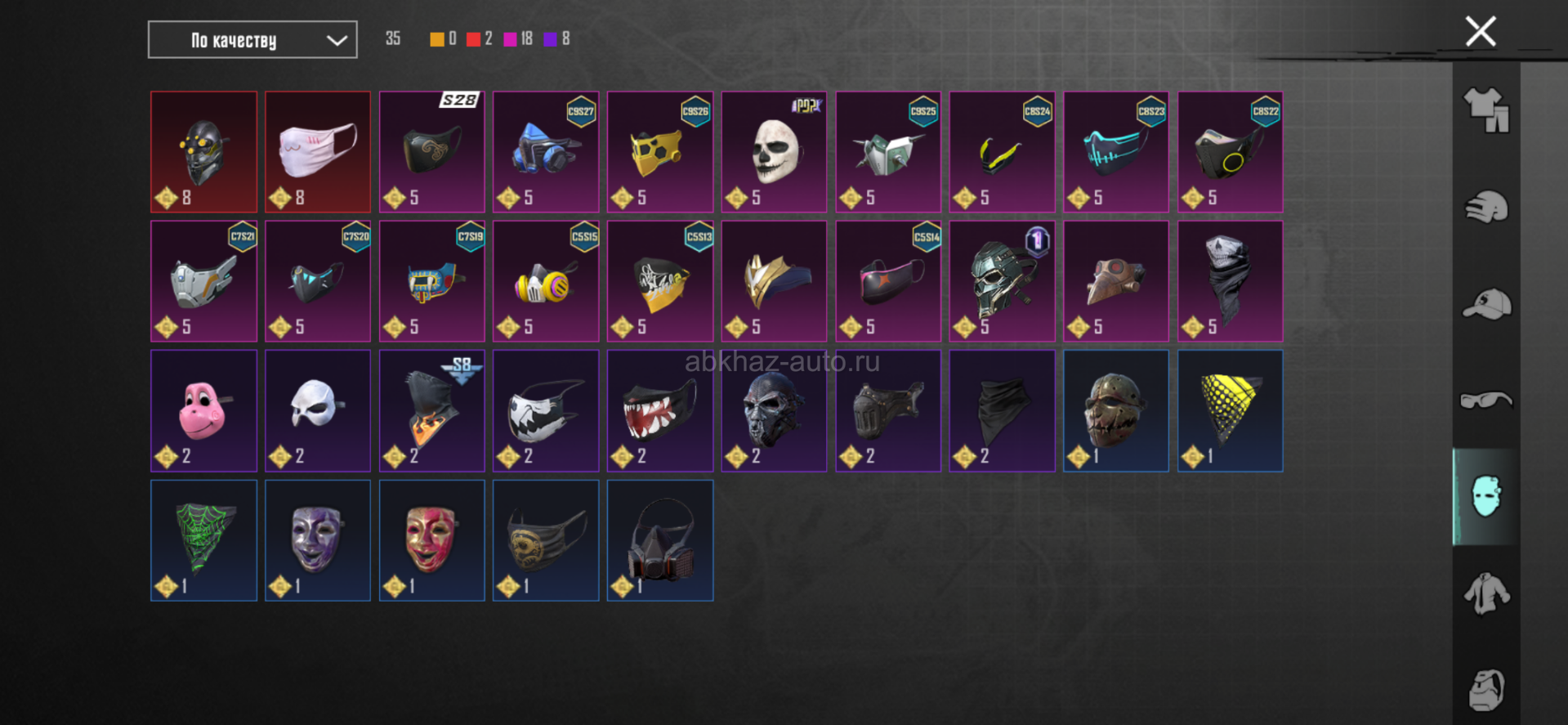Choose the face mask category tab
Screen dimensions: 1568x725
pyautogui.click(x=1485, y=496)
